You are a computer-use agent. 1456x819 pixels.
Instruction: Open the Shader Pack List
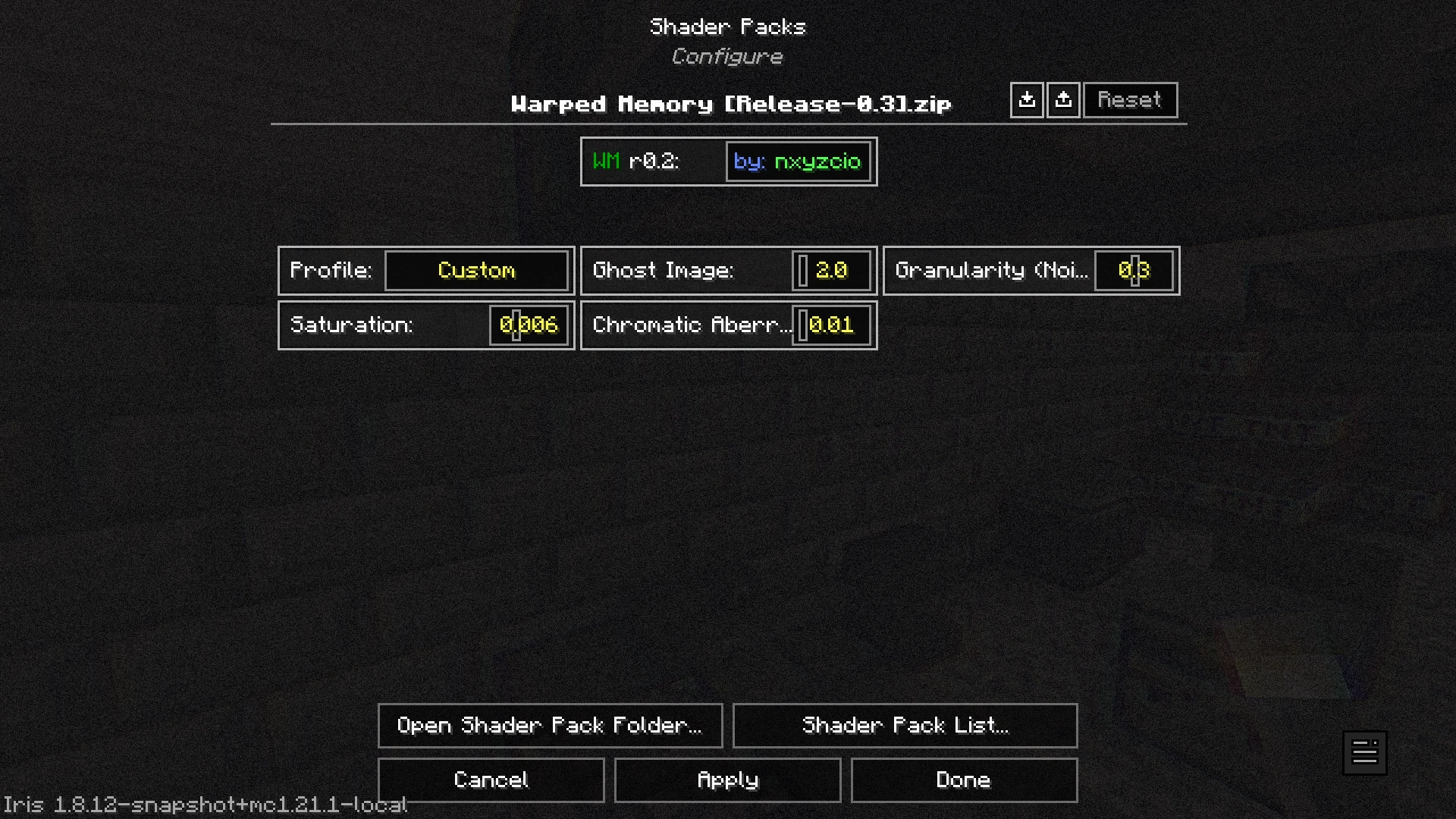(905, 725)
